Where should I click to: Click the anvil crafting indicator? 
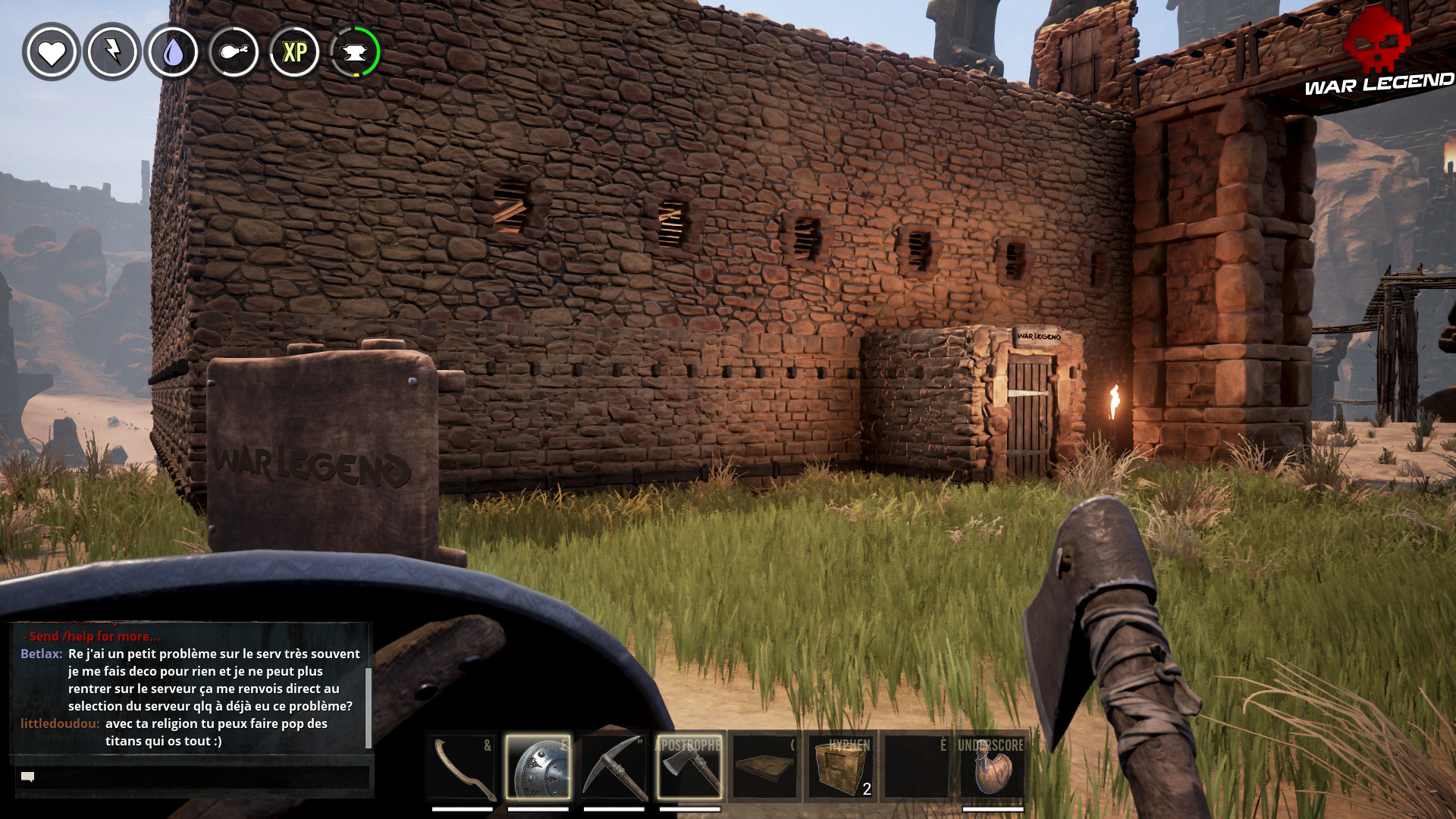[353, 53]
